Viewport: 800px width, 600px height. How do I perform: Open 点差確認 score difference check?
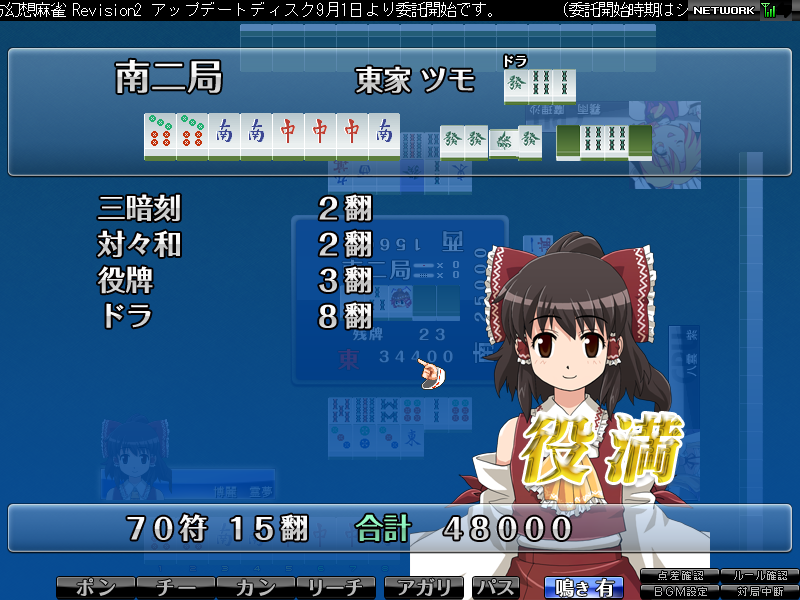tap(681, 576)
